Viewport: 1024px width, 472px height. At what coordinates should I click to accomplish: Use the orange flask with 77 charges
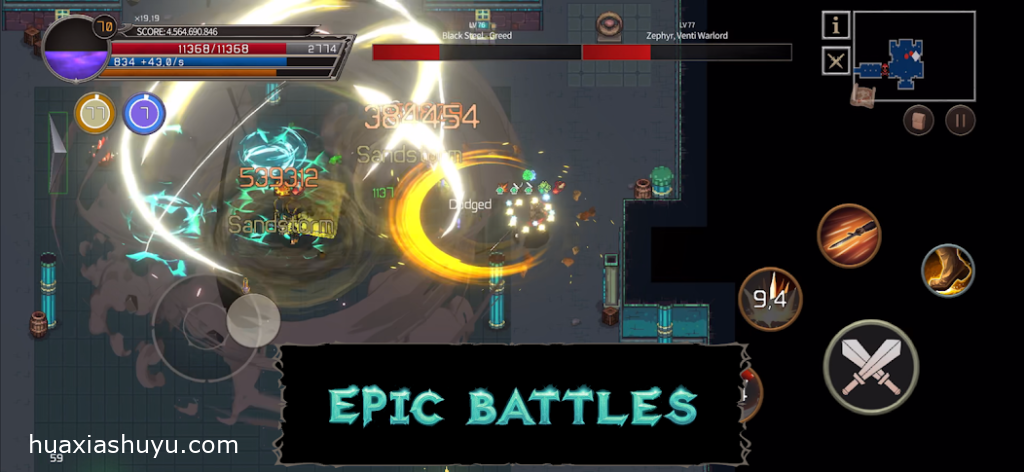point(95,114)
